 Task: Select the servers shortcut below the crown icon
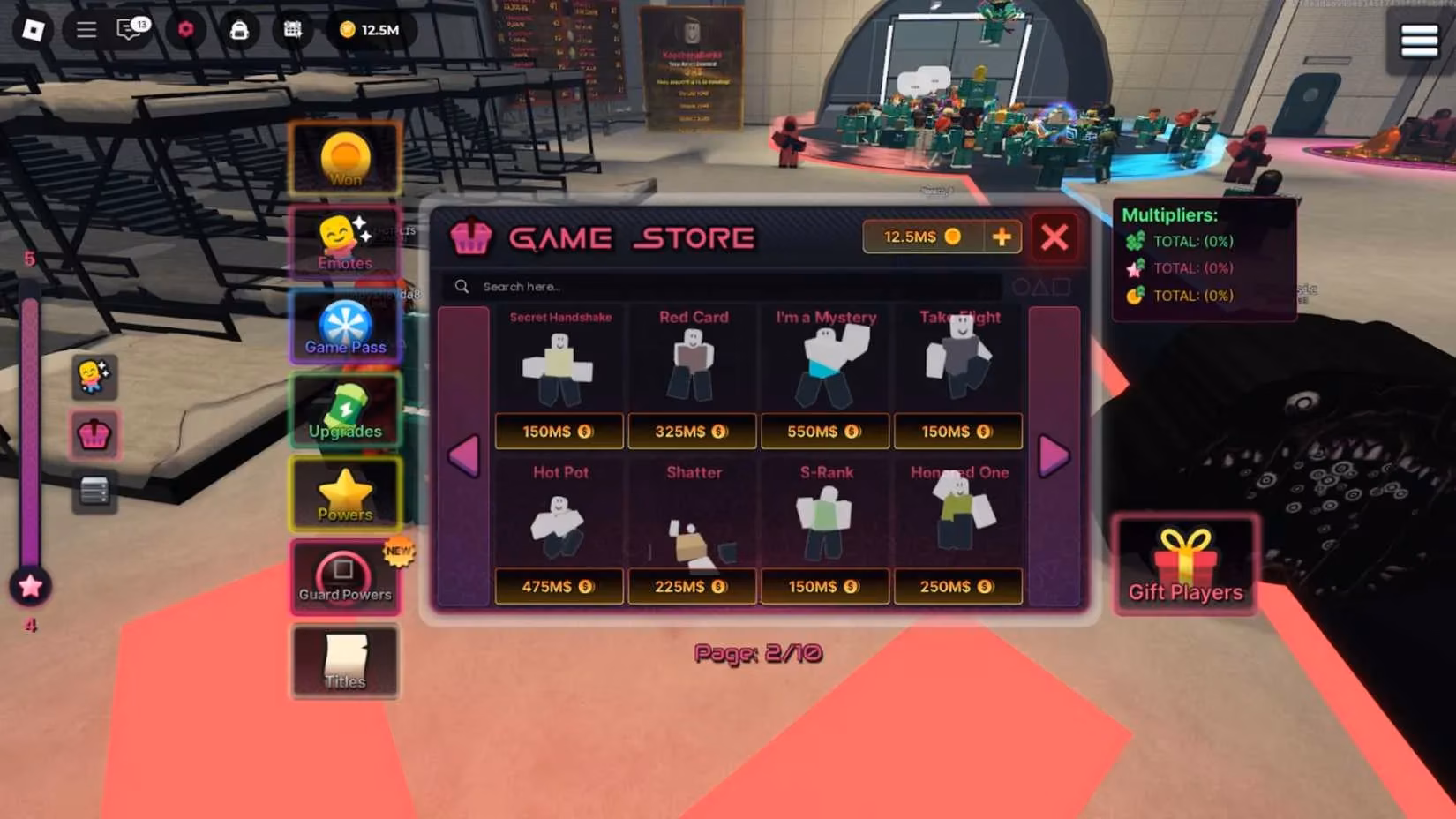94,492
